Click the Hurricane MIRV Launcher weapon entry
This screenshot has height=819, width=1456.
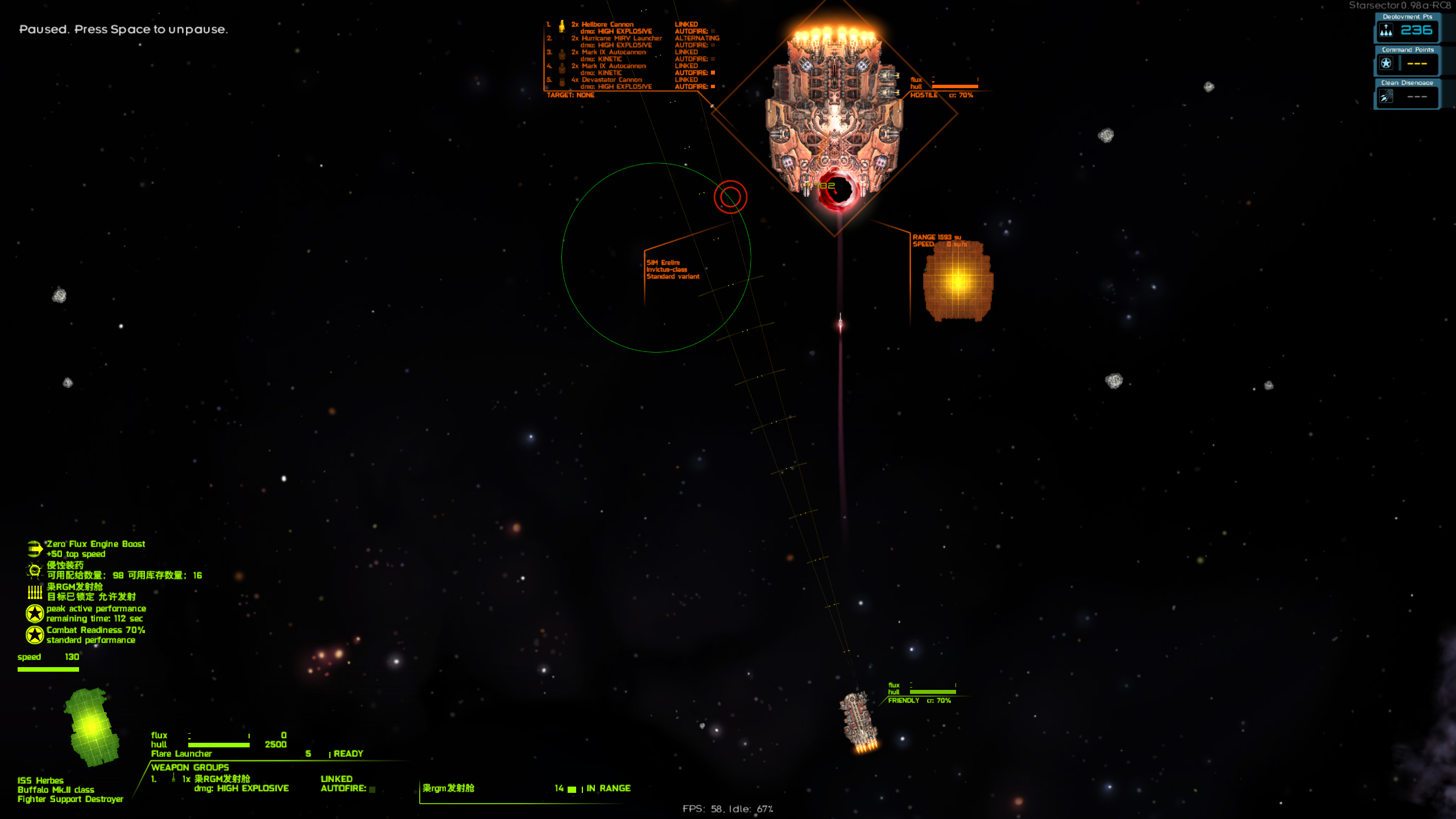coord(621,39)
